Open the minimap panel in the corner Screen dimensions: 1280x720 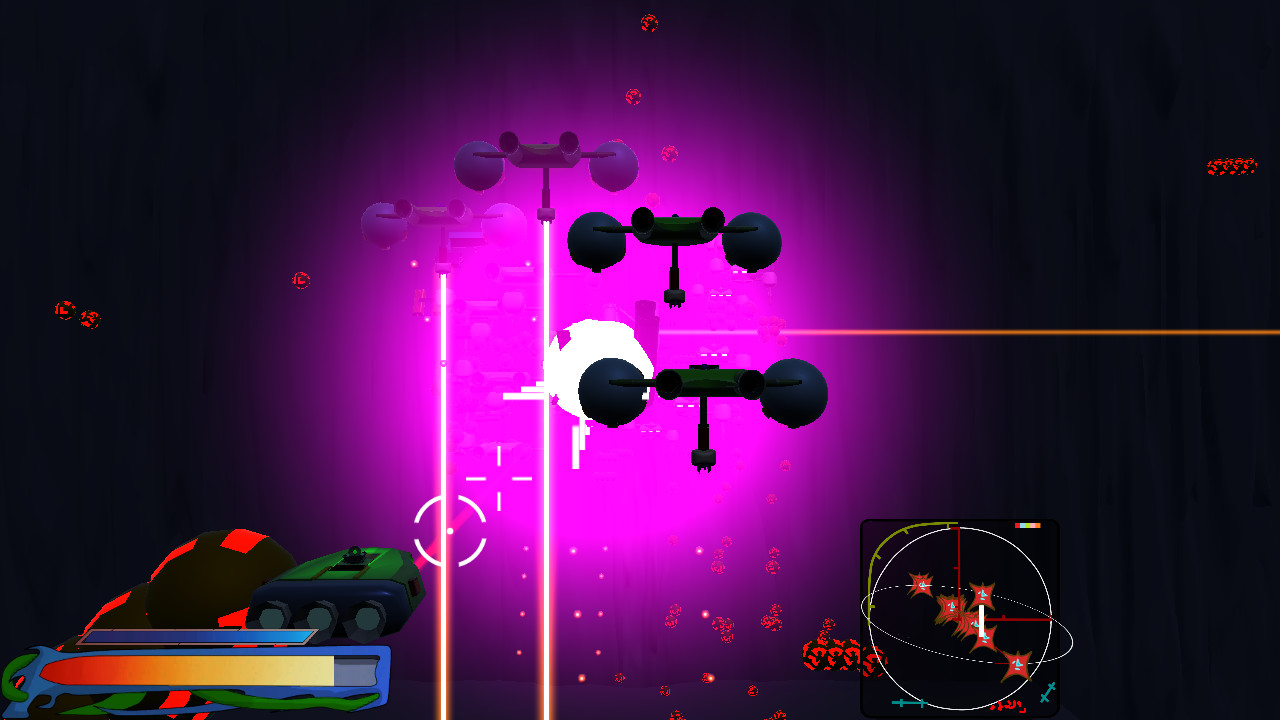[960, 615]
